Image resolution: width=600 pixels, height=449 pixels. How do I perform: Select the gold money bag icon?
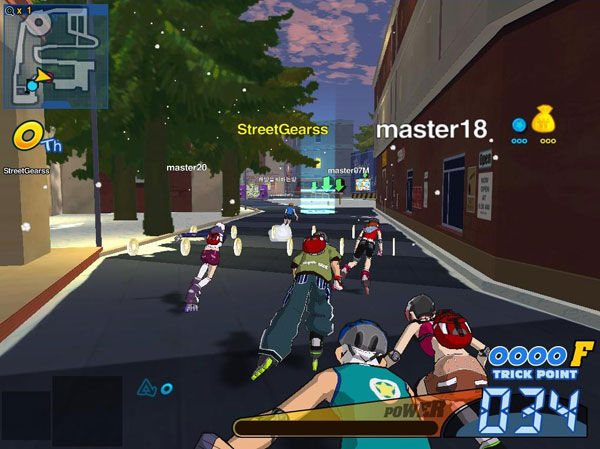pyautogui.click(x=543, y=122)
